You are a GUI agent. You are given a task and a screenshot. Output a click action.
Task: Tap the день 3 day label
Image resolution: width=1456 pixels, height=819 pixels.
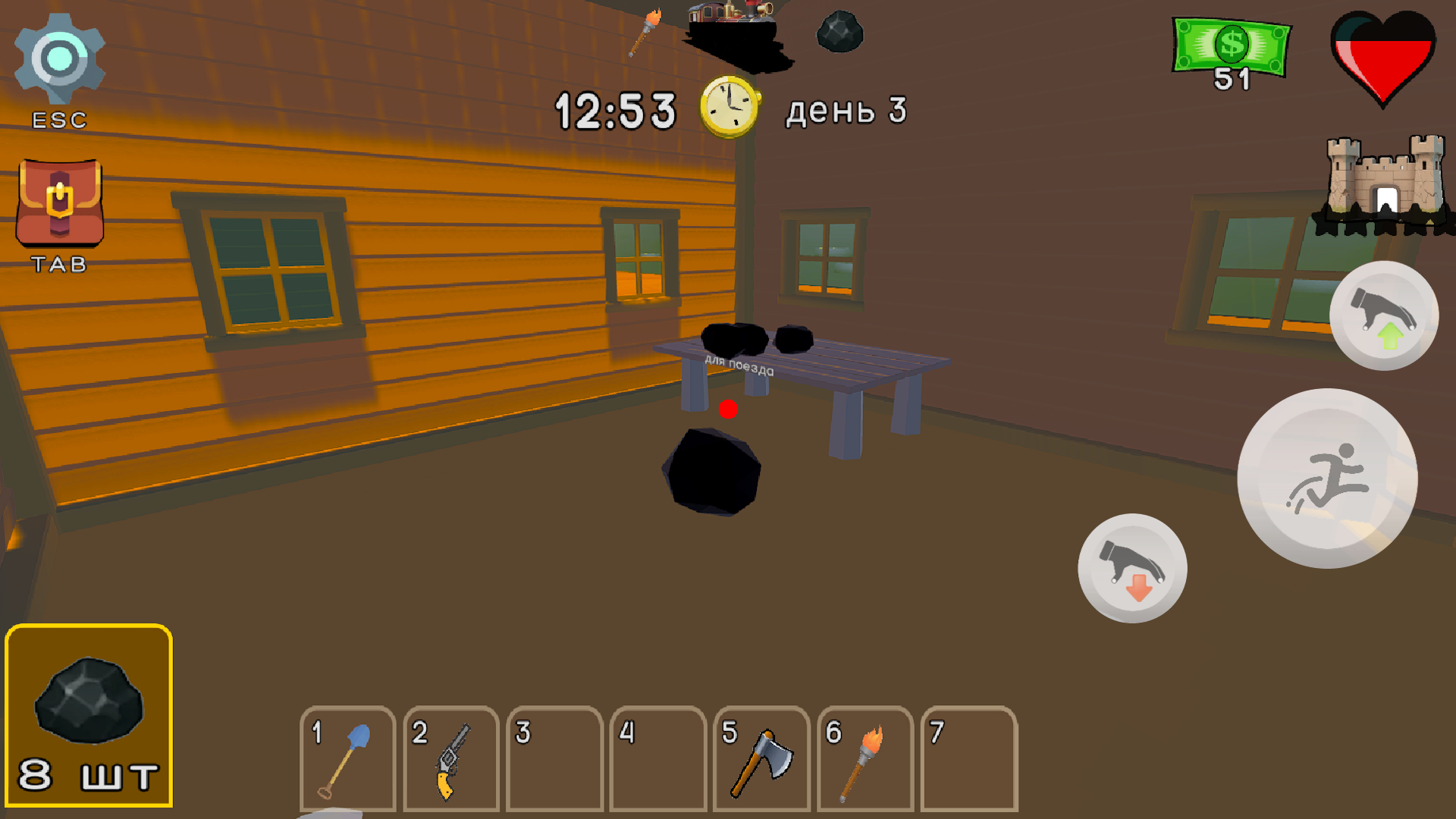[x=846, y=110]
